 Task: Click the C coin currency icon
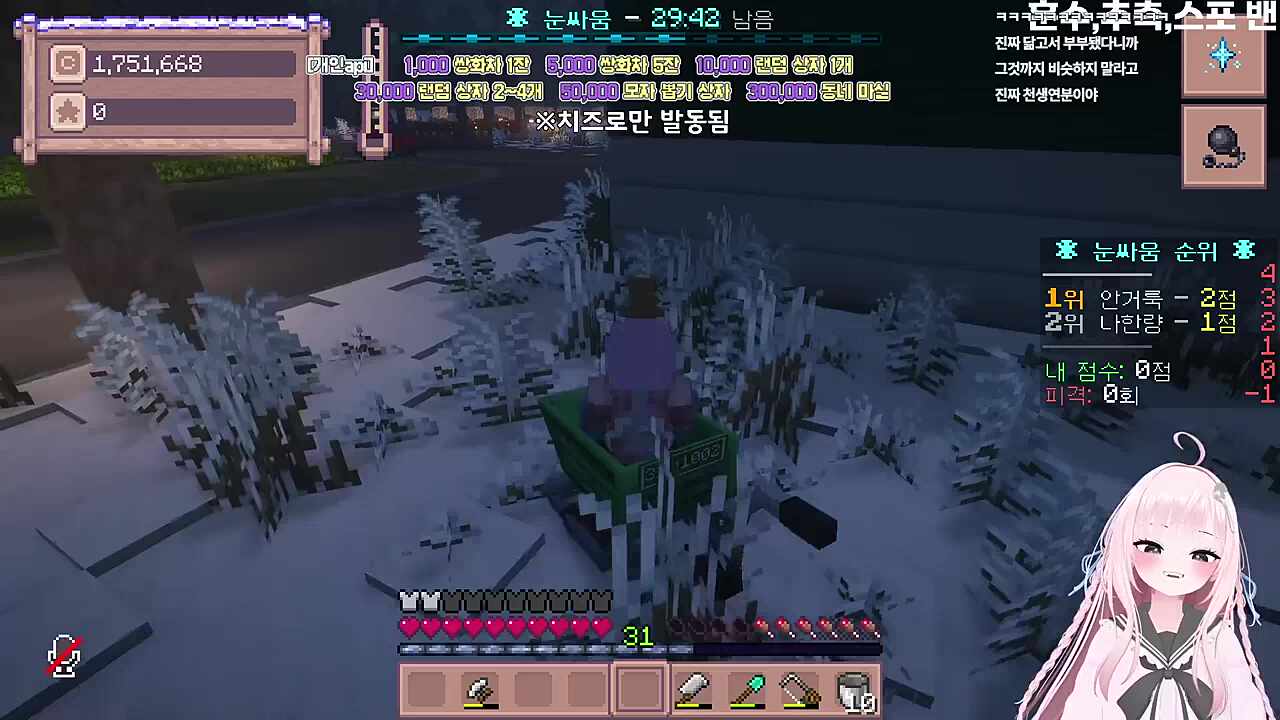click(66, 64)
